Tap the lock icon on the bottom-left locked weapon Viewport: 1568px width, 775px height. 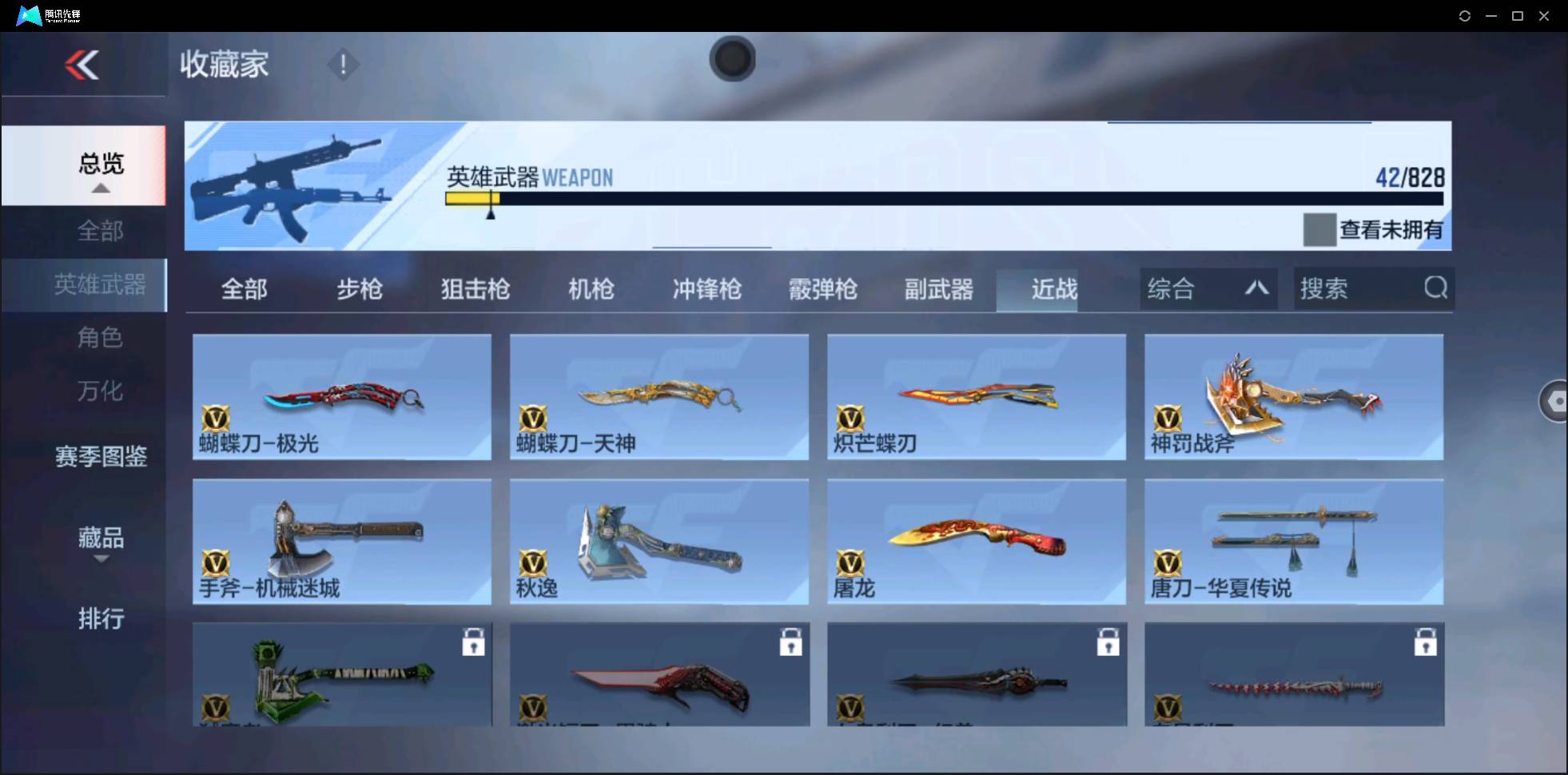tap(474, 642)
